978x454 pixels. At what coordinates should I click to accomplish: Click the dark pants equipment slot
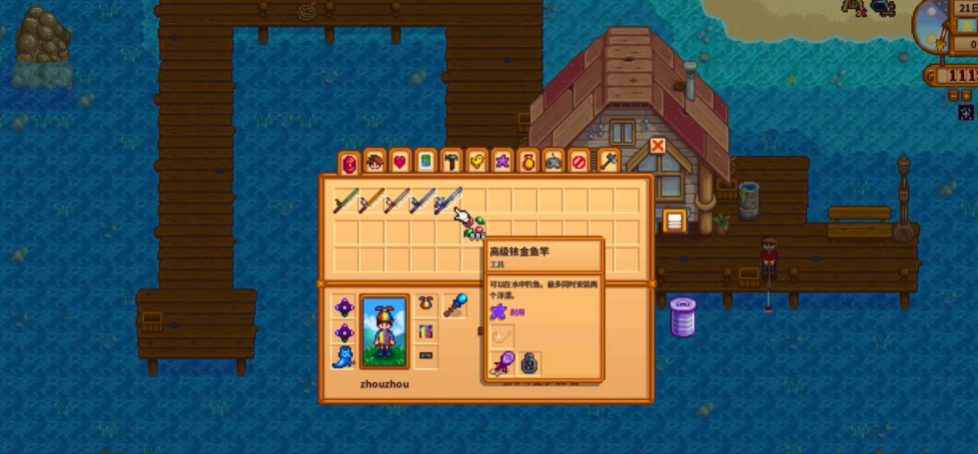coord(426,356)
